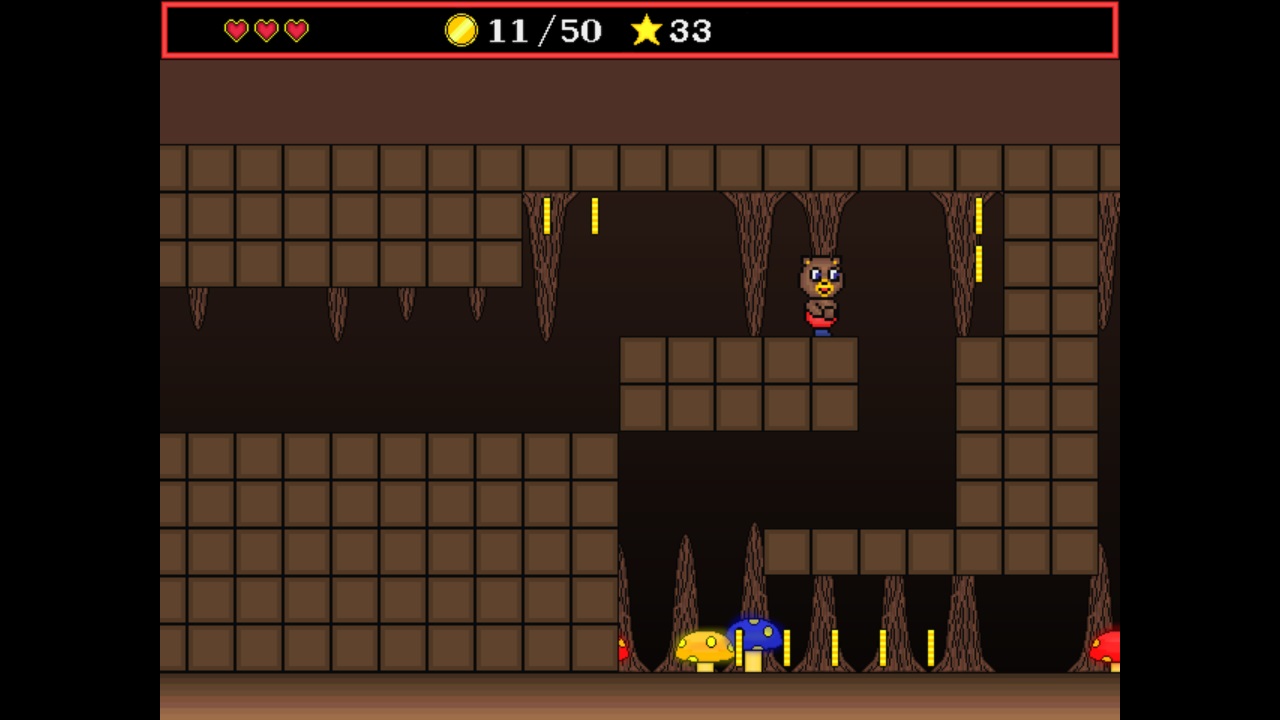Click the bear character

[820, 290]
